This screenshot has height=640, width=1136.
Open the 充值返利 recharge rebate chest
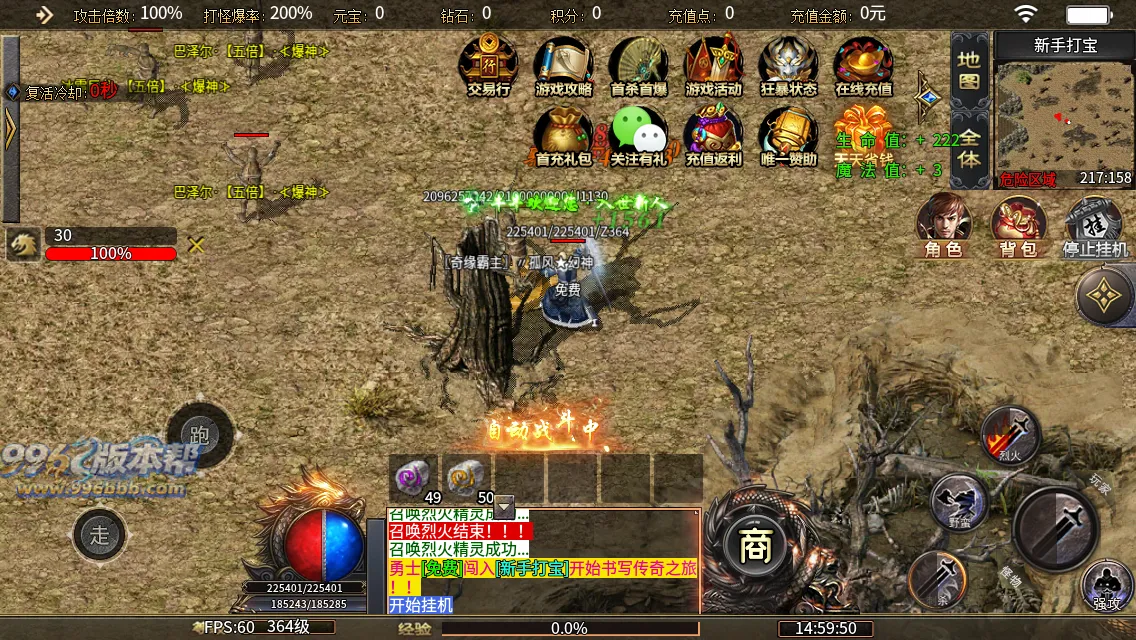point(713,135)
